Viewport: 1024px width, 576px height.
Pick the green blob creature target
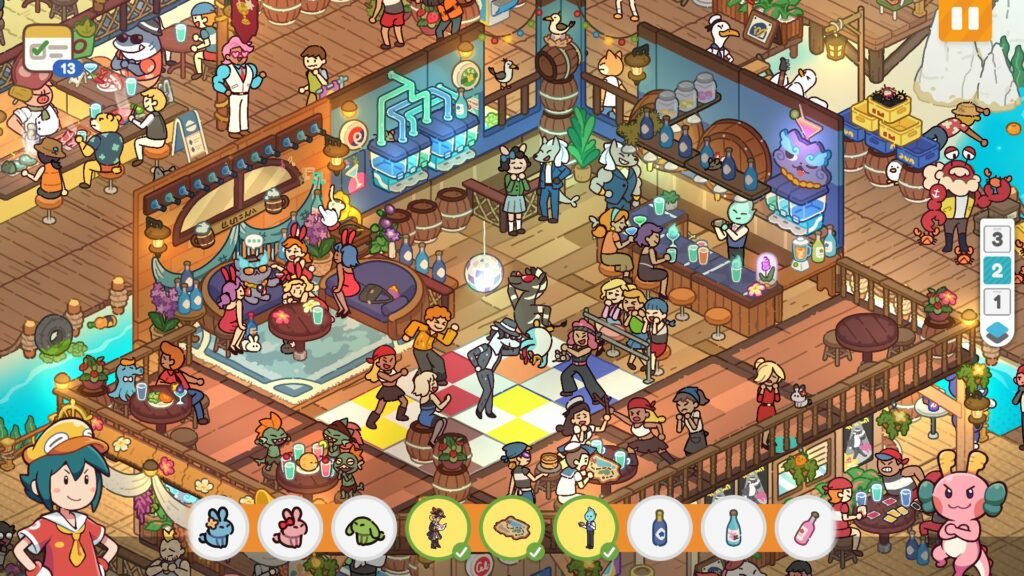point(364,528)
